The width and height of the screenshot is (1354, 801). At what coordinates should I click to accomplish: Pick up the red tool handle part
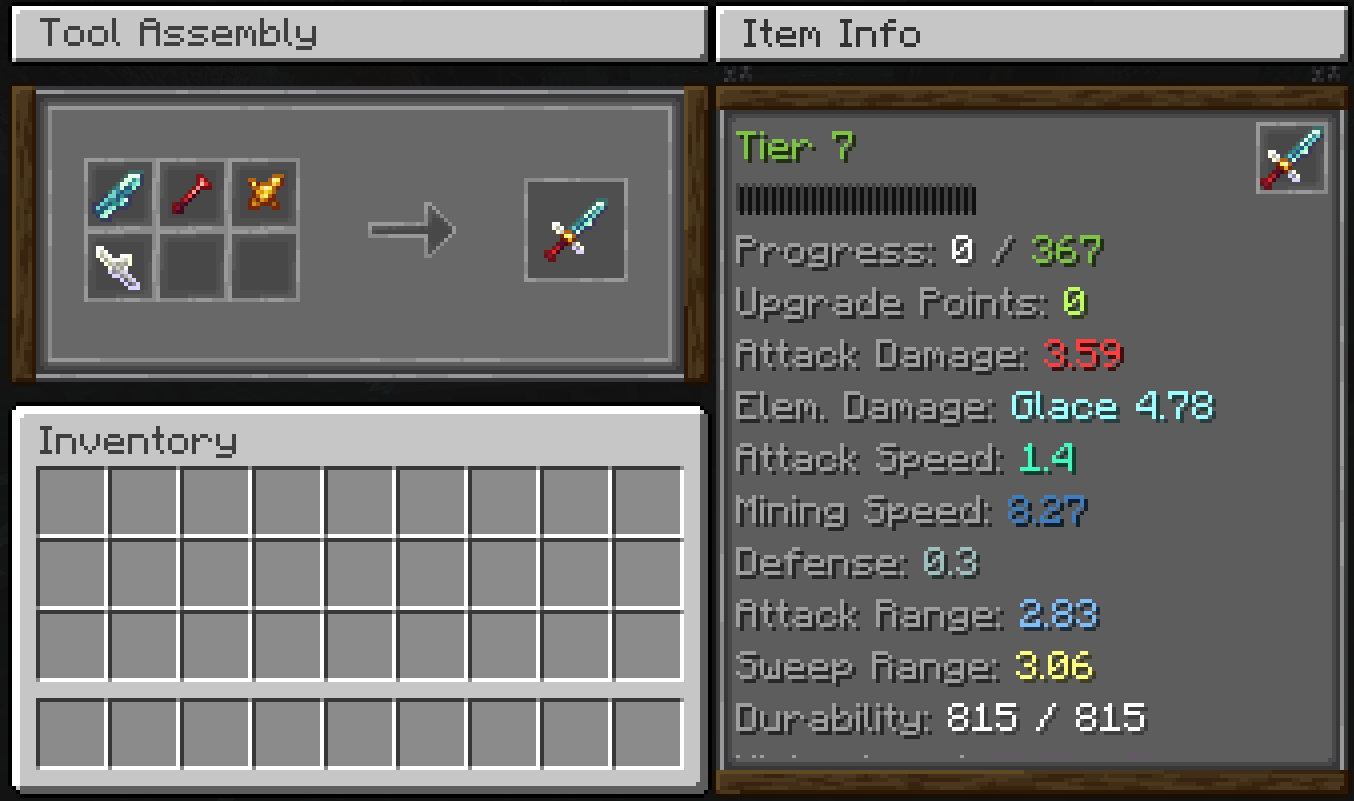point(192,194)
